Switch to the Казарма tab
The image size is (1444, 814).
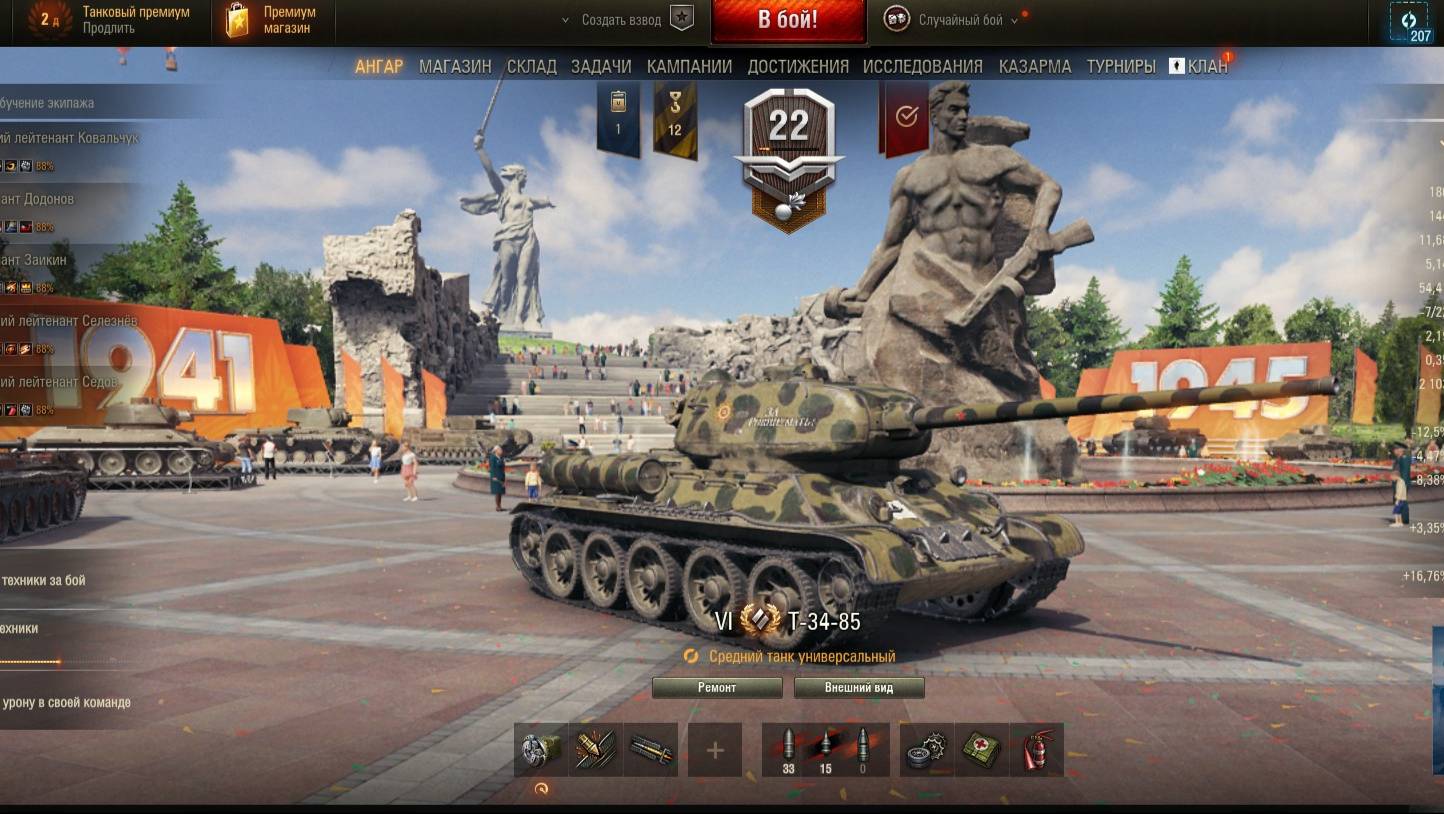point(1035,66)
